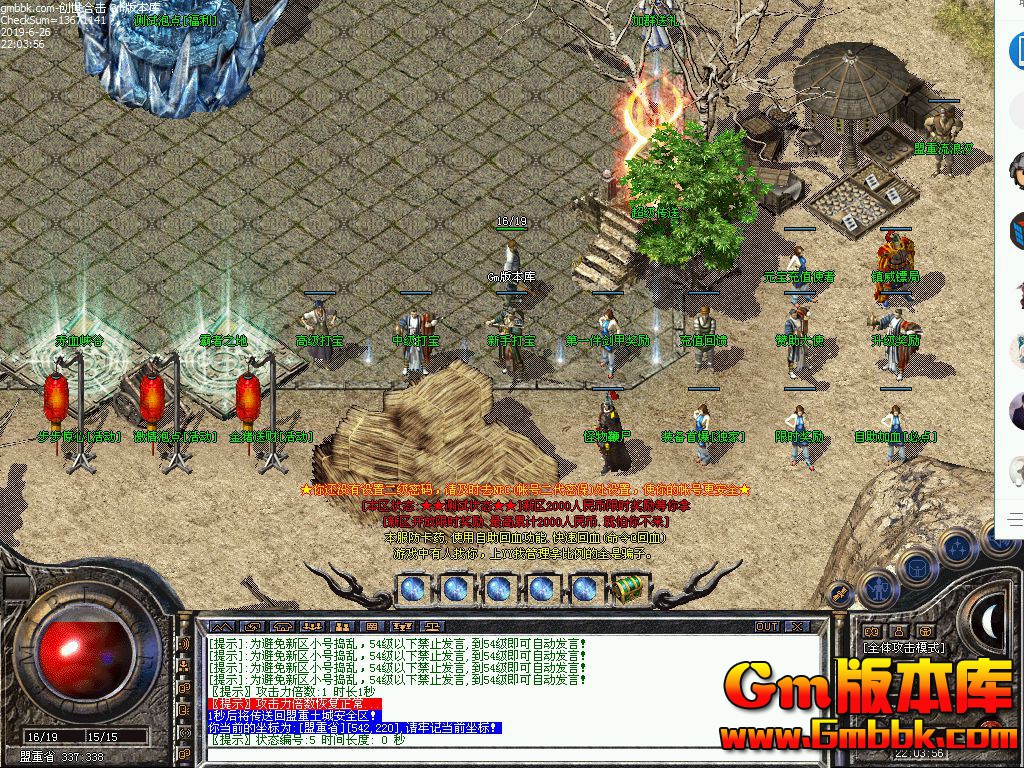Toggle the sound-wave chat channel button
1024x768 pixels.
(184, 644)
